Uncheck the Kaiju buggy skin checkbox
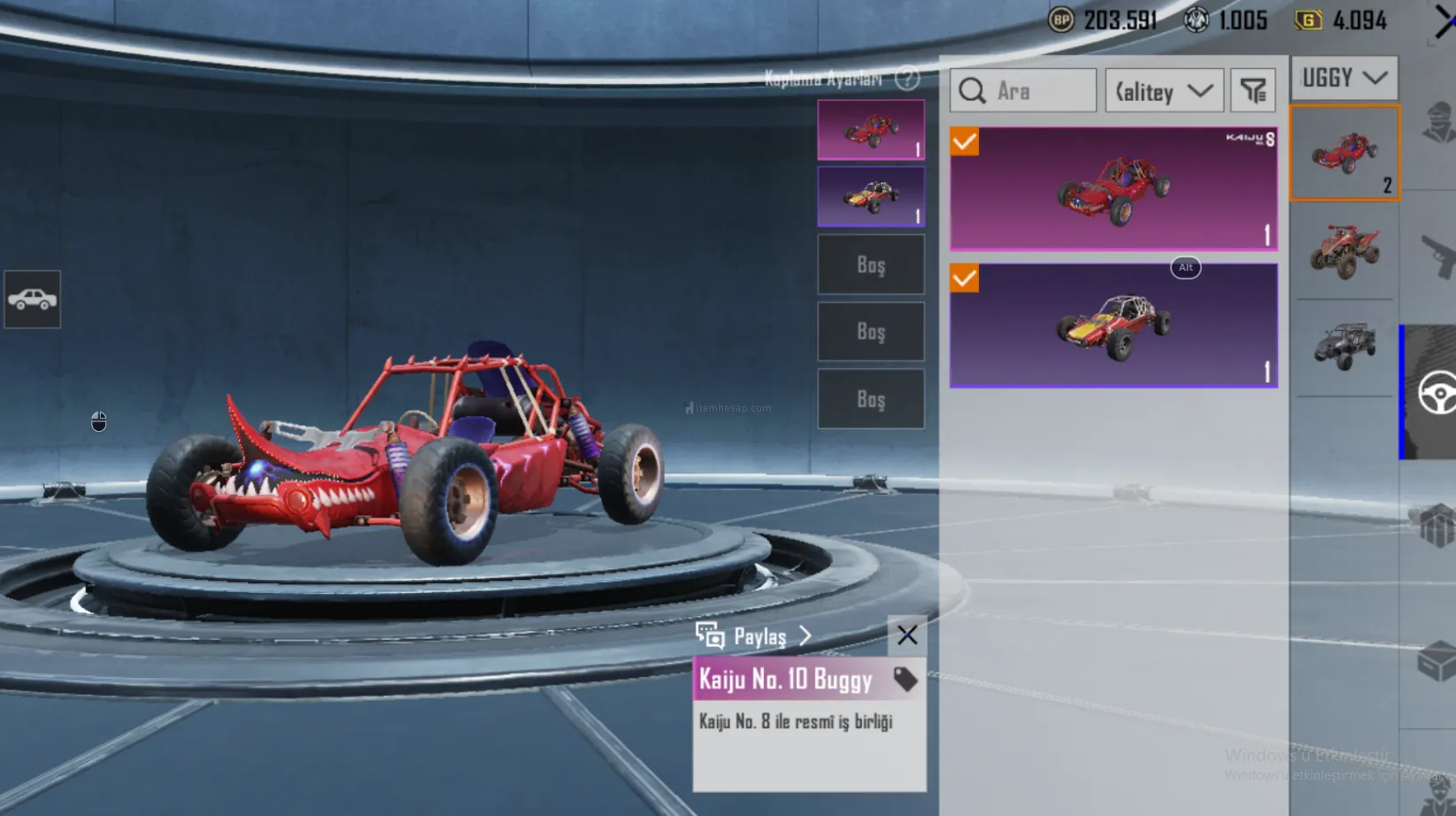1456x816 pixels. (x=965, y=142)
